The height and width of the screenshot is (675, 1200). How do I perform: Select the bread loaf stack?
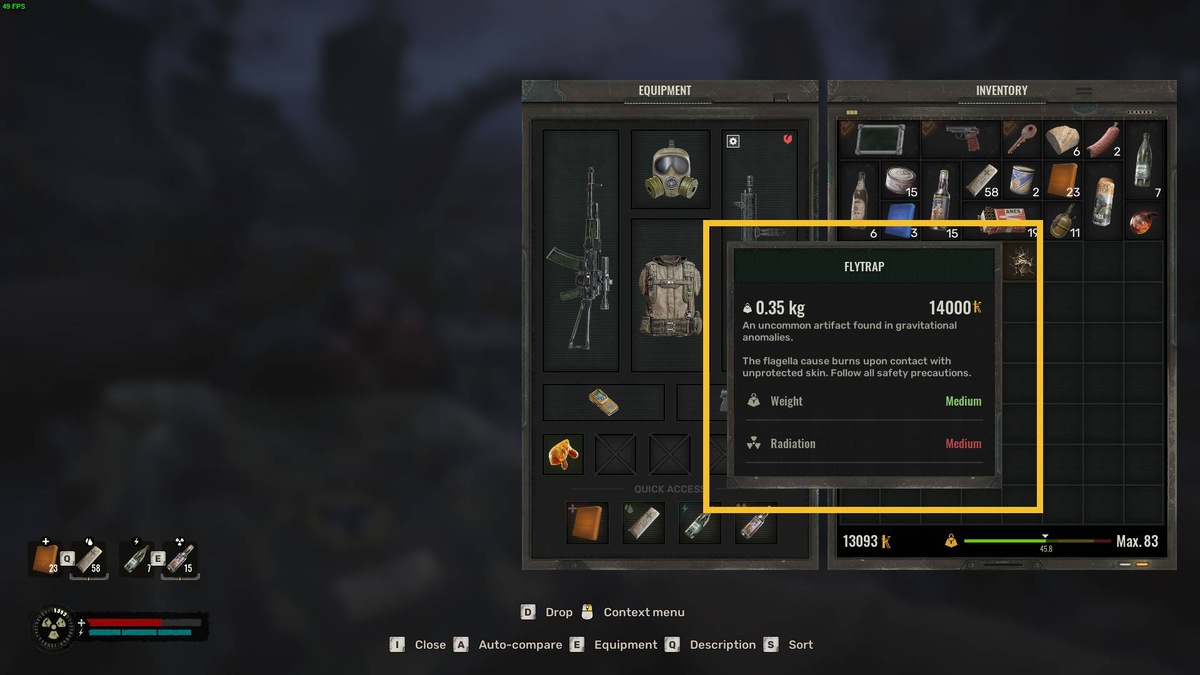(1062, 139)
